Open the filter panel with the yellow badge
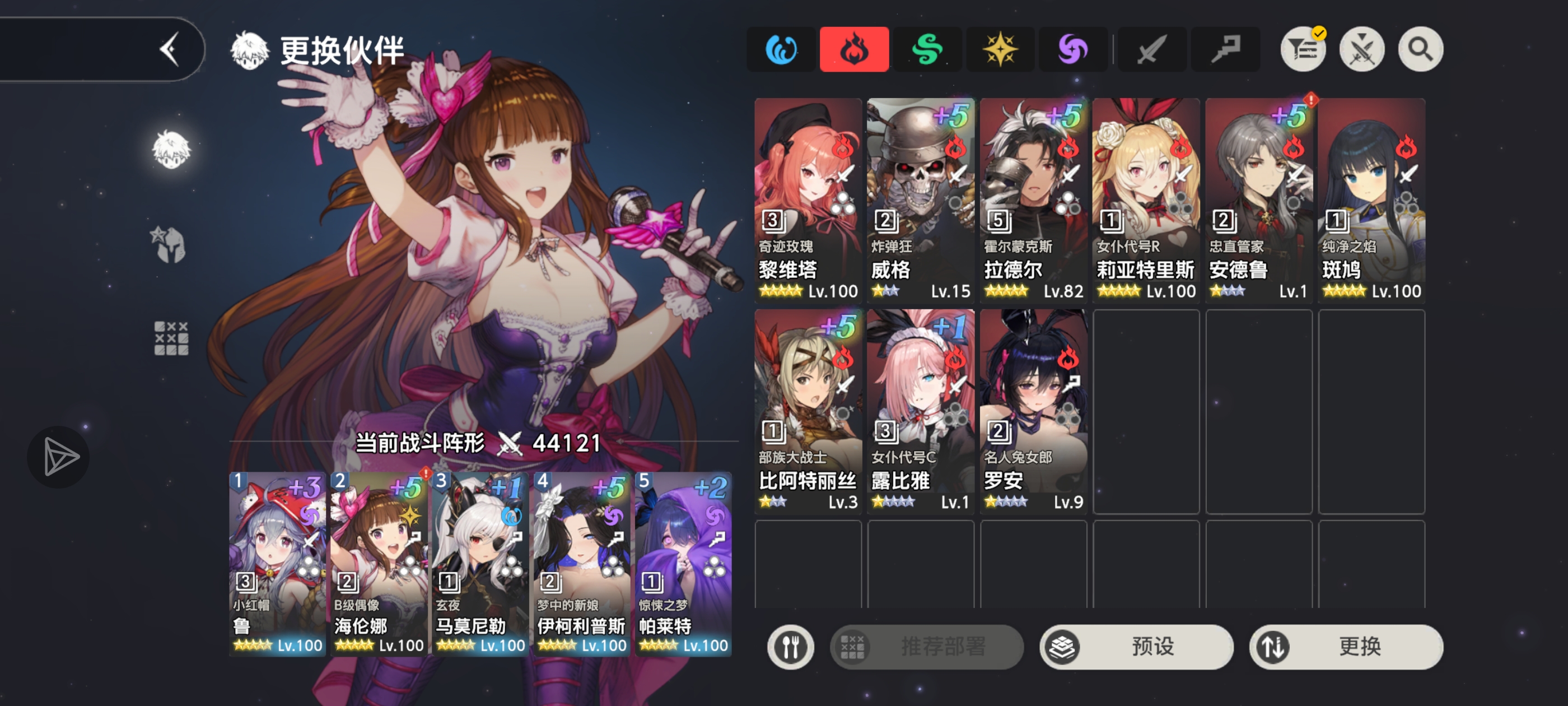Screen dimensions: 1568x706 [x=1303, y=49]
